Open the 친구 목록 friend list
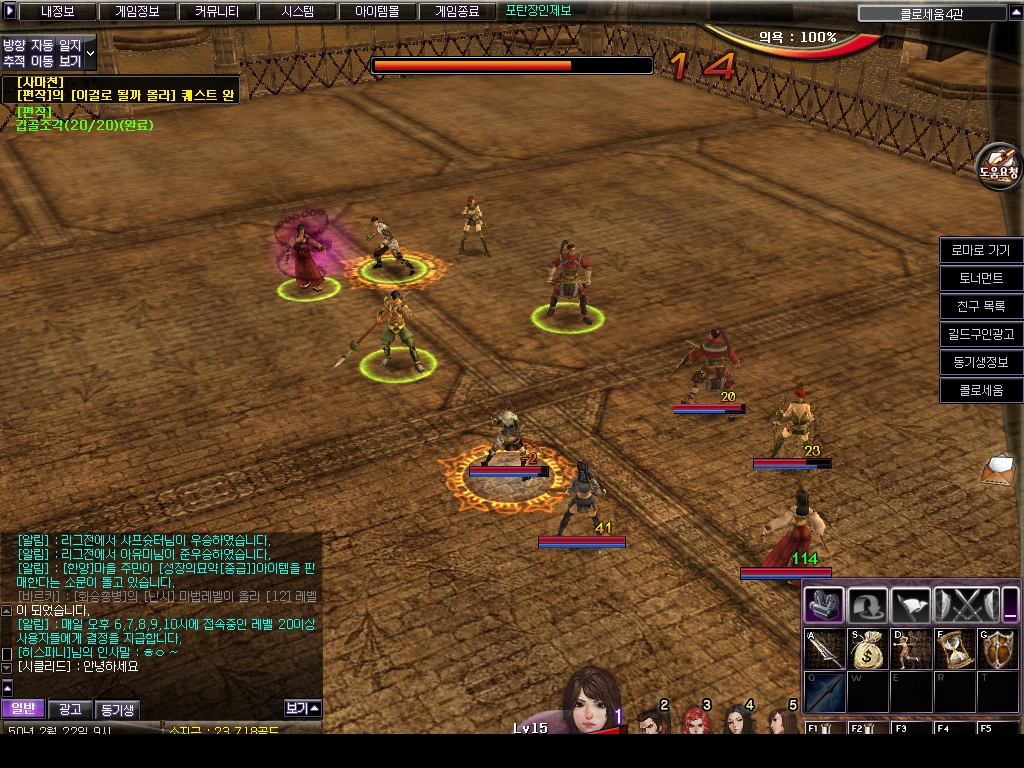Viewport: 1024px width, 768px height. pos(980,306)
